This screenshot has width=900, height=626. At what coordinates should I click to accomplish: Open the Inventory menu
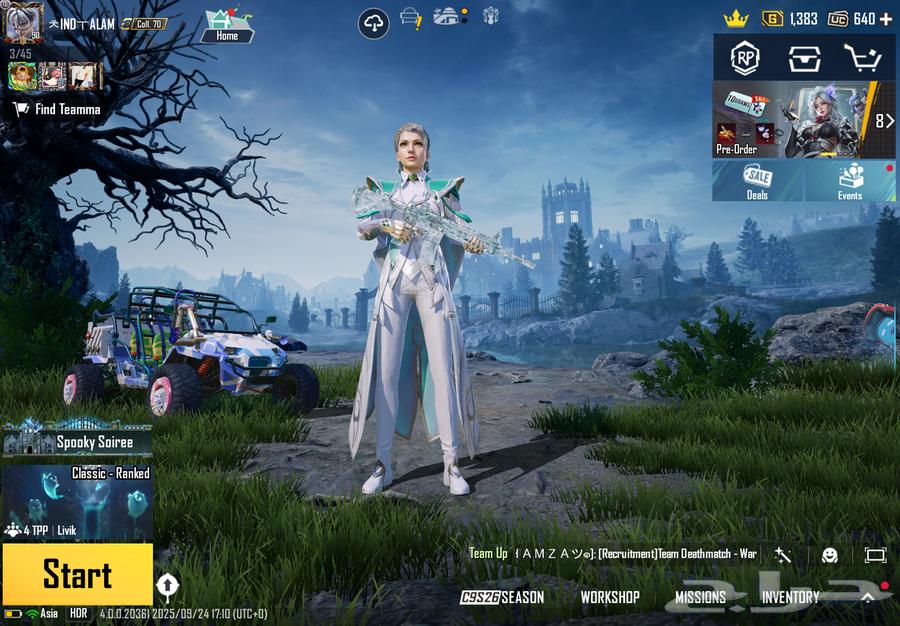click(x=790, y=597)
